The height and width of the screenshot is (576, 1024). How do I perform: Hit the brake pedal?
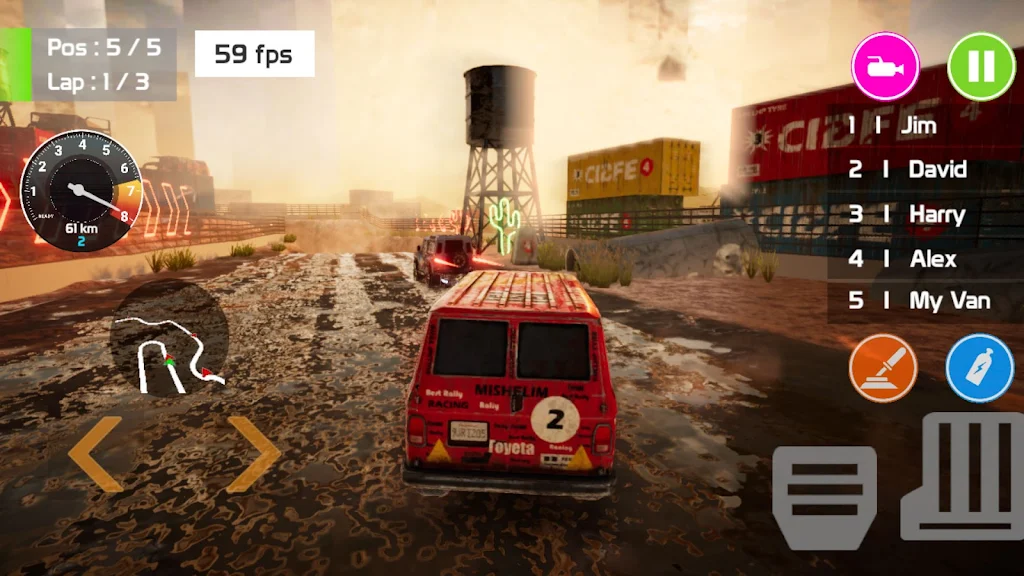(x=824, y=496)
